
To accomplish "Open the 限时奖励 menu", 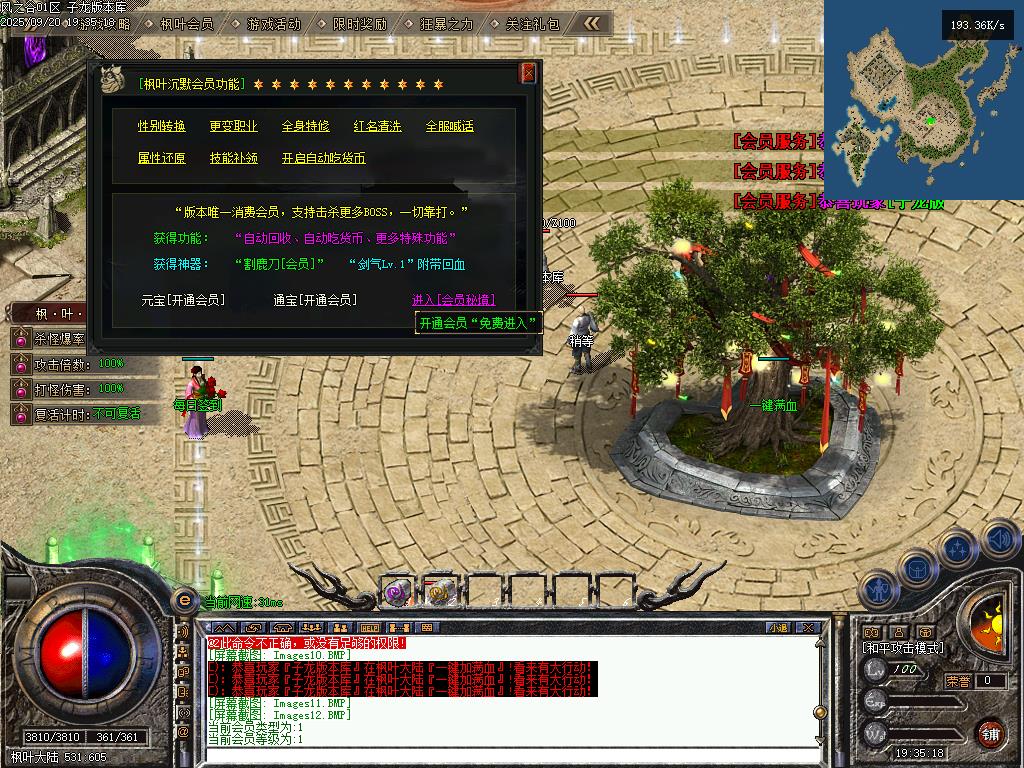I will [x=359, y=23].
